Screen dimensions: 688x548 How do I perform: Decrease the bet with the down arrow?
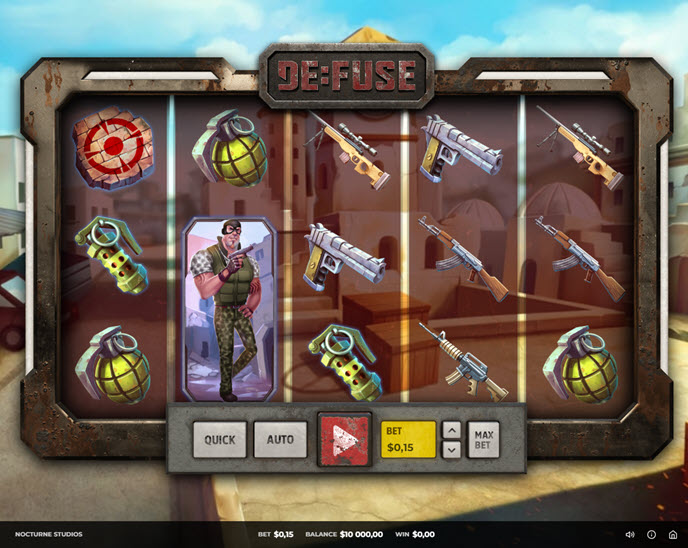click(451, 450)
